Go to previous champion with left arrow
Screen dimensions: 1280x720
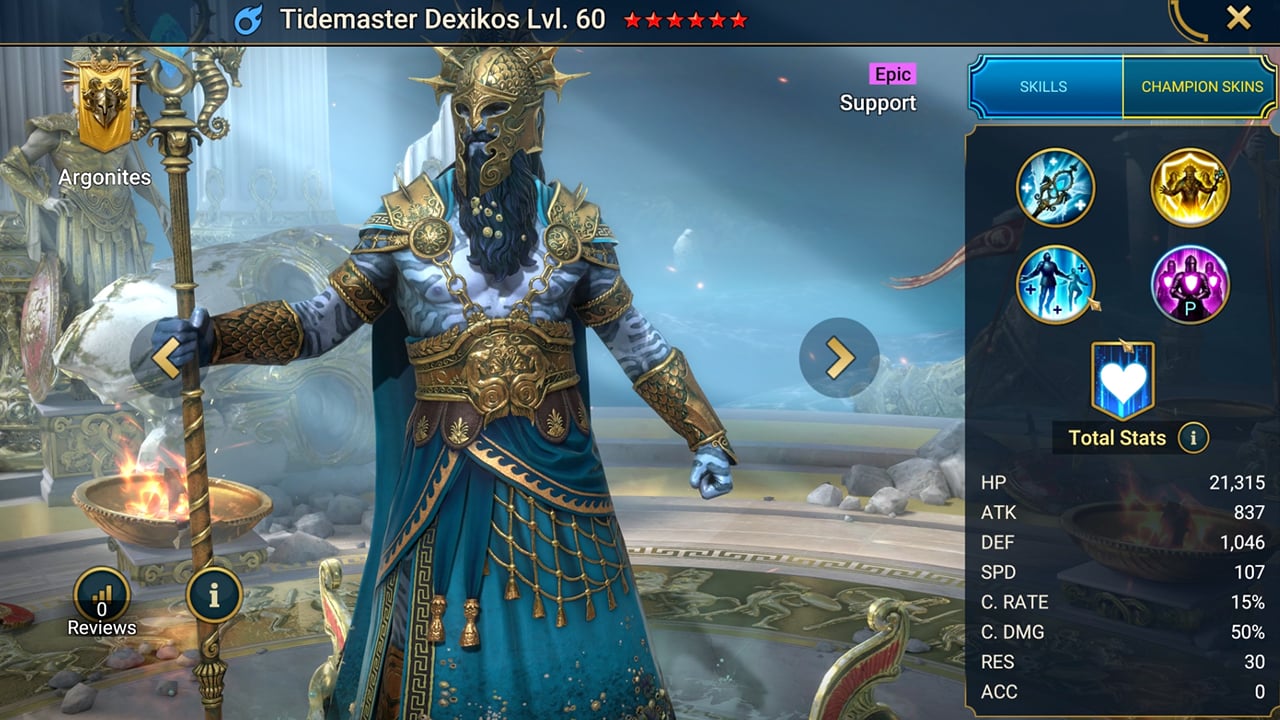166,358
